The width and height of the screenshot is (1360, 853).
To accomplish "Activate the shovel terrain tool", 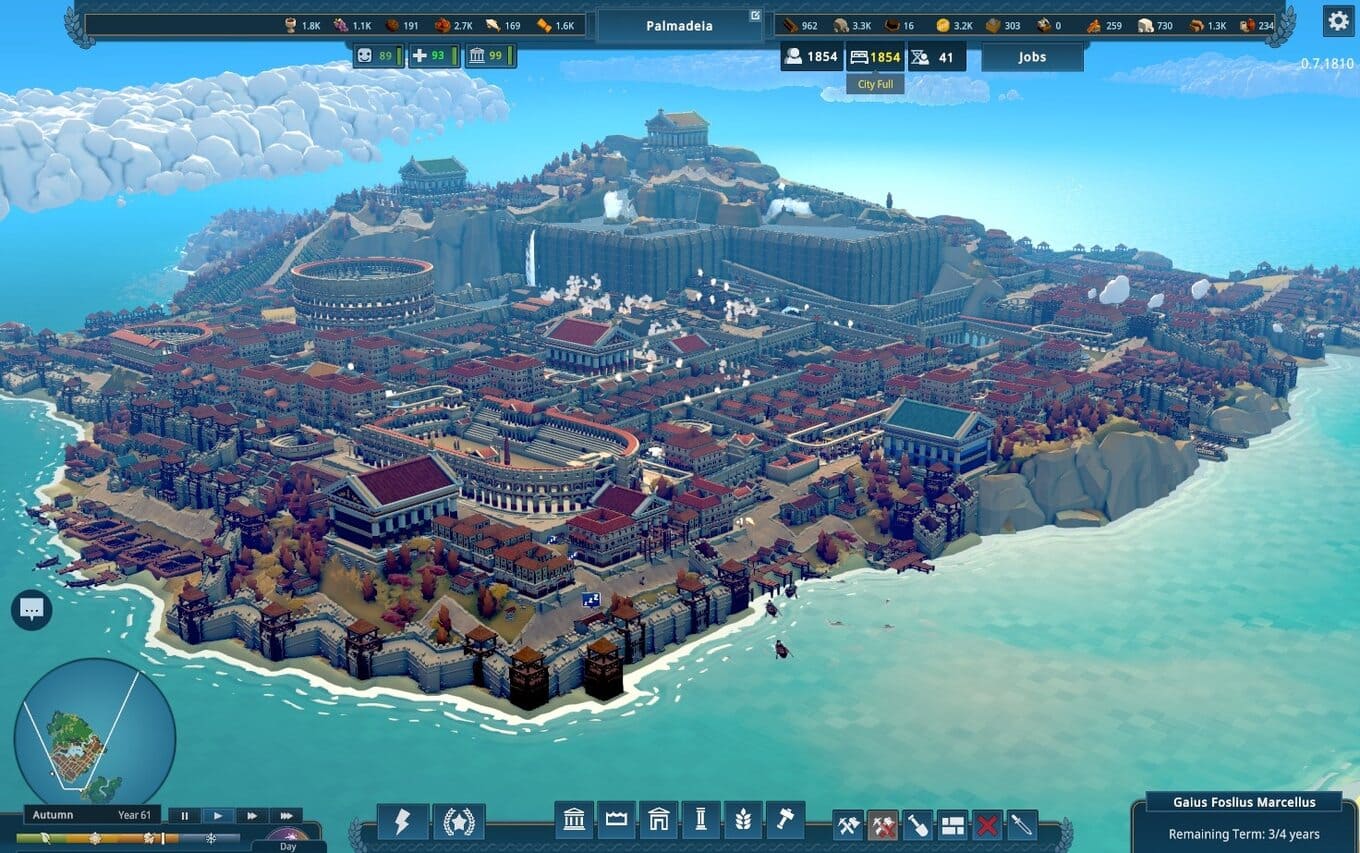I will (918, 826).
